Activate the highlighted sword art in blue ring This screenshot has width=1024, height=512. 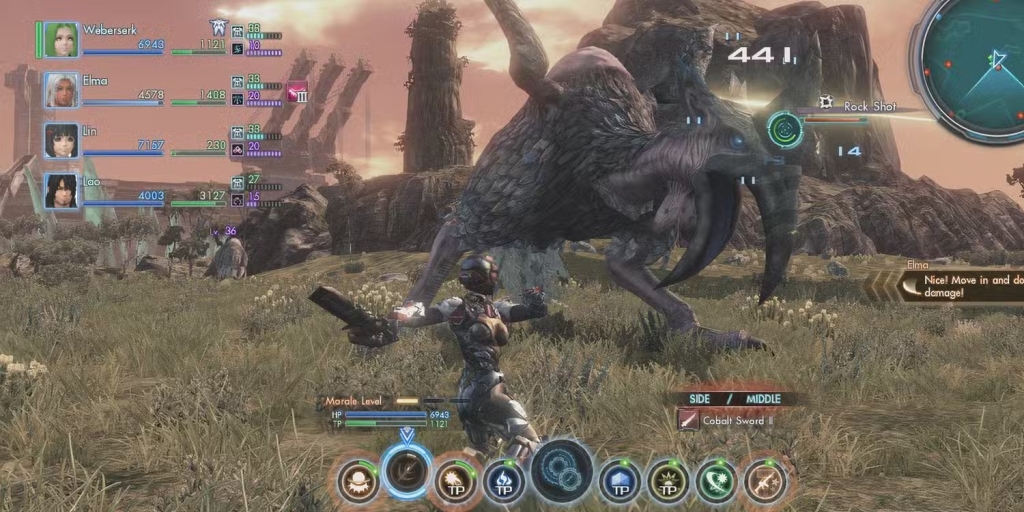[406, 471]
